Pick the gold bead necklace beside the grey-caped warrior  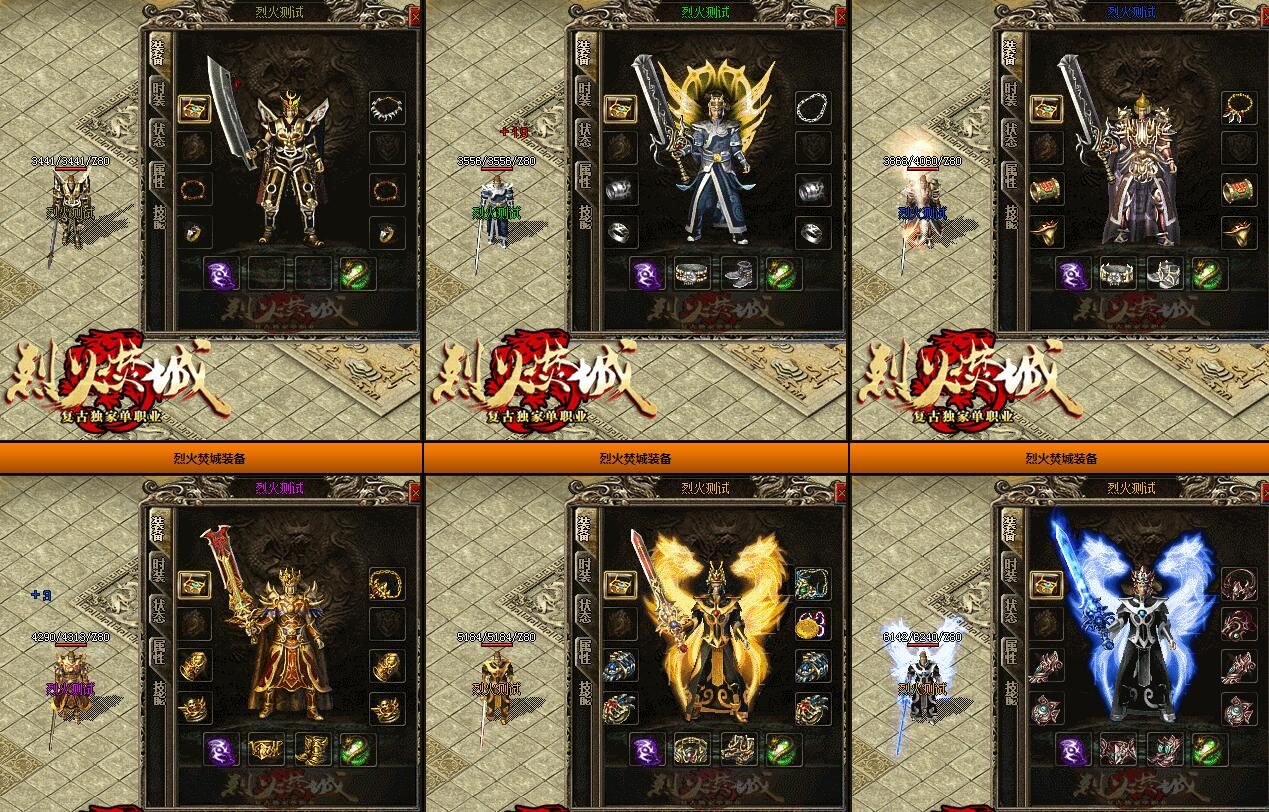[x=1238, y=107]
